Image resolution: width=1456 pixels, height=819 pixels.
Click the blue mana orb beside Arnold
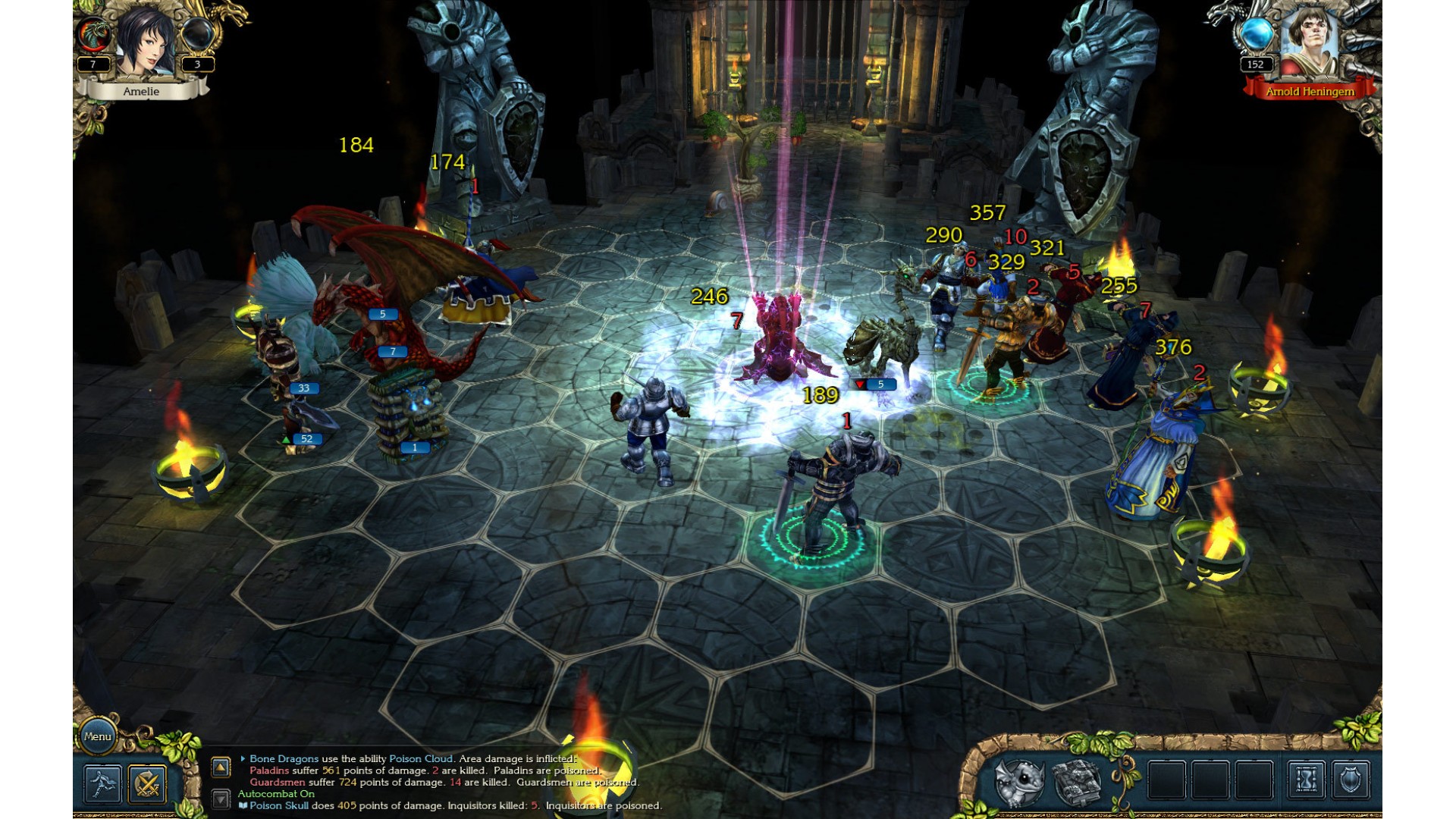1256,35
